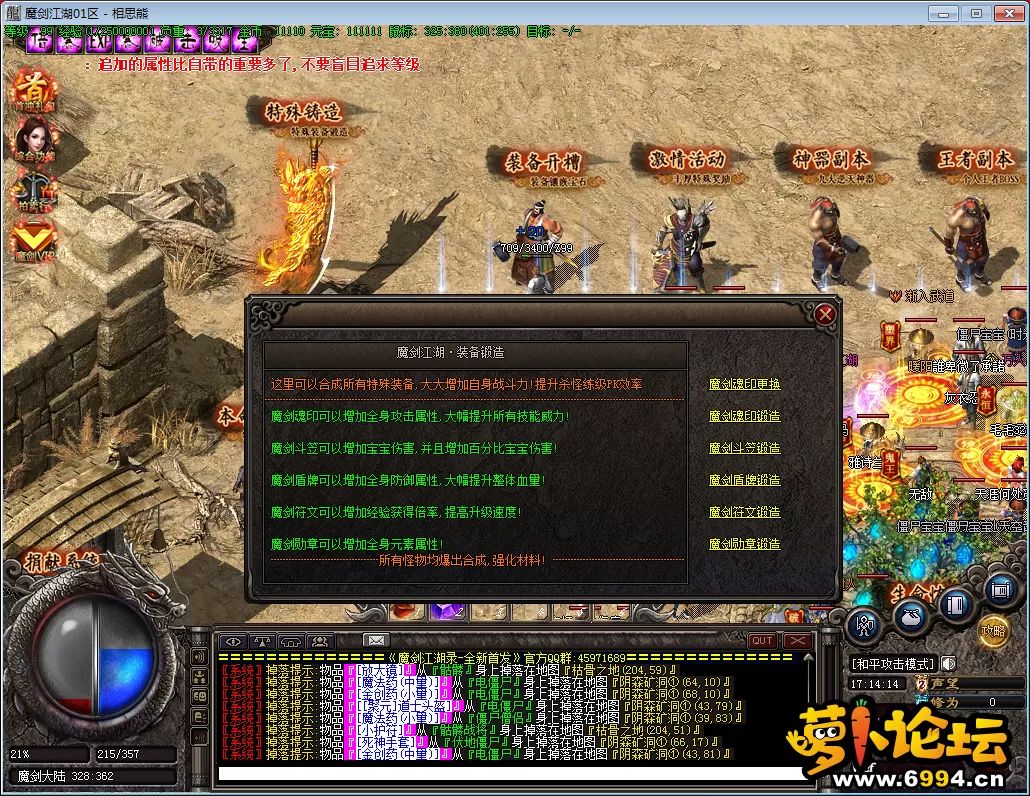Viewport: 1030px width, 796px height.
Task: Open the 首冲礼包 first-recharge icon
Action: click(x=35, y=90)
